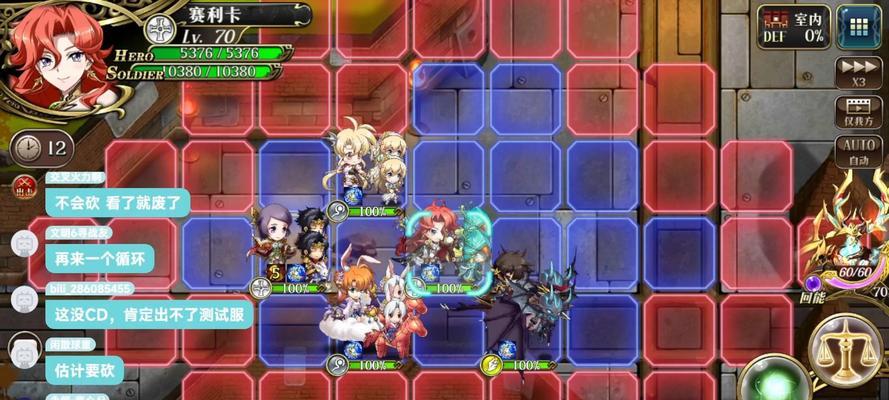Show the 室内 terrain DEF info
The image size is (889, 400).
tap(793, 25)
